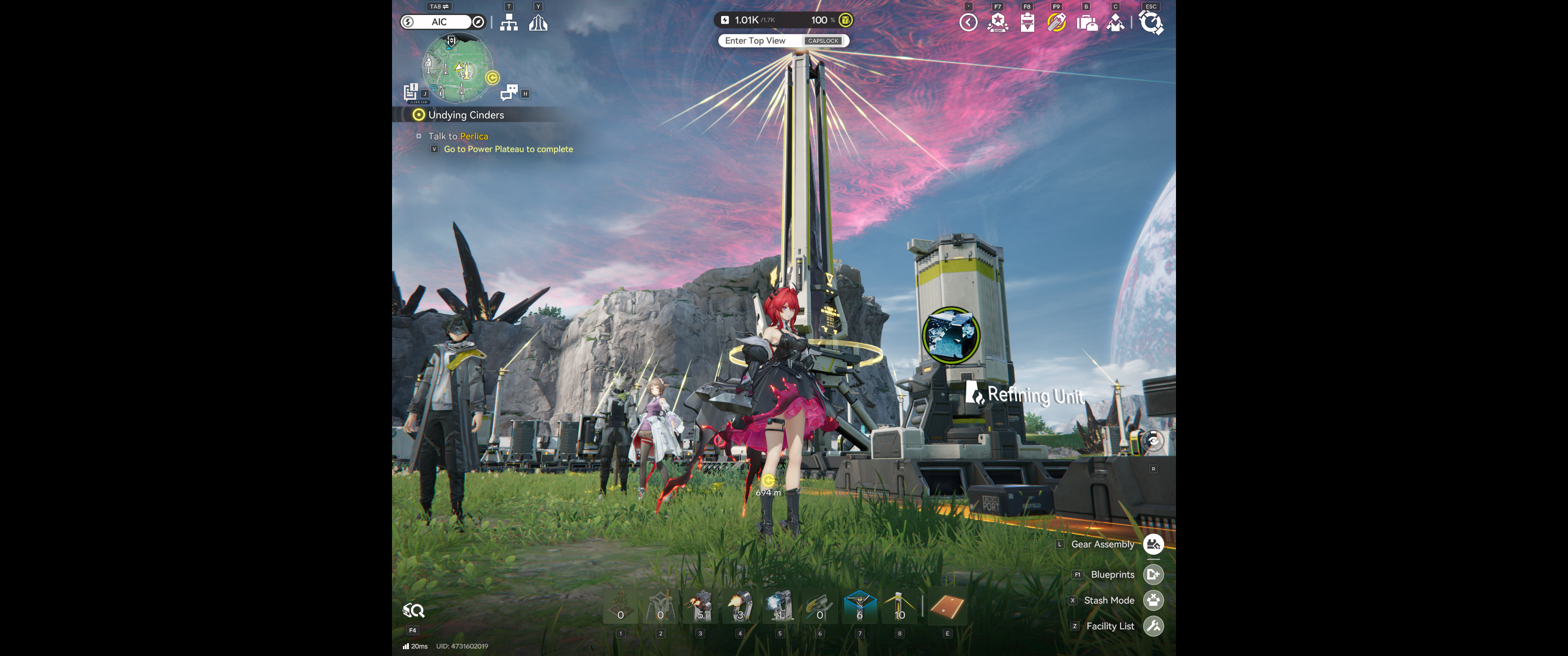Open the Facility List
Viewport: 1568px width, 656px height.
coord(1153,626)
